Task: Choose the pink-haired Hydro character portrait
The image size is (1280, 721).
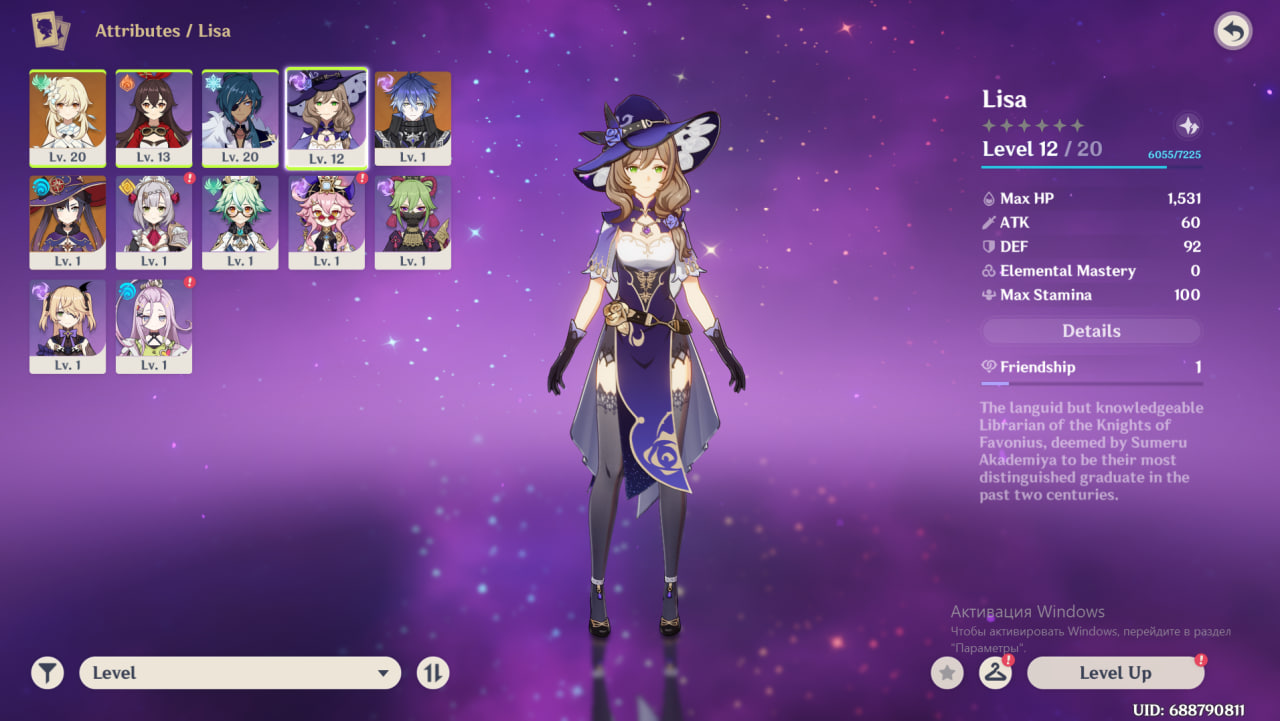Action: 154,326
